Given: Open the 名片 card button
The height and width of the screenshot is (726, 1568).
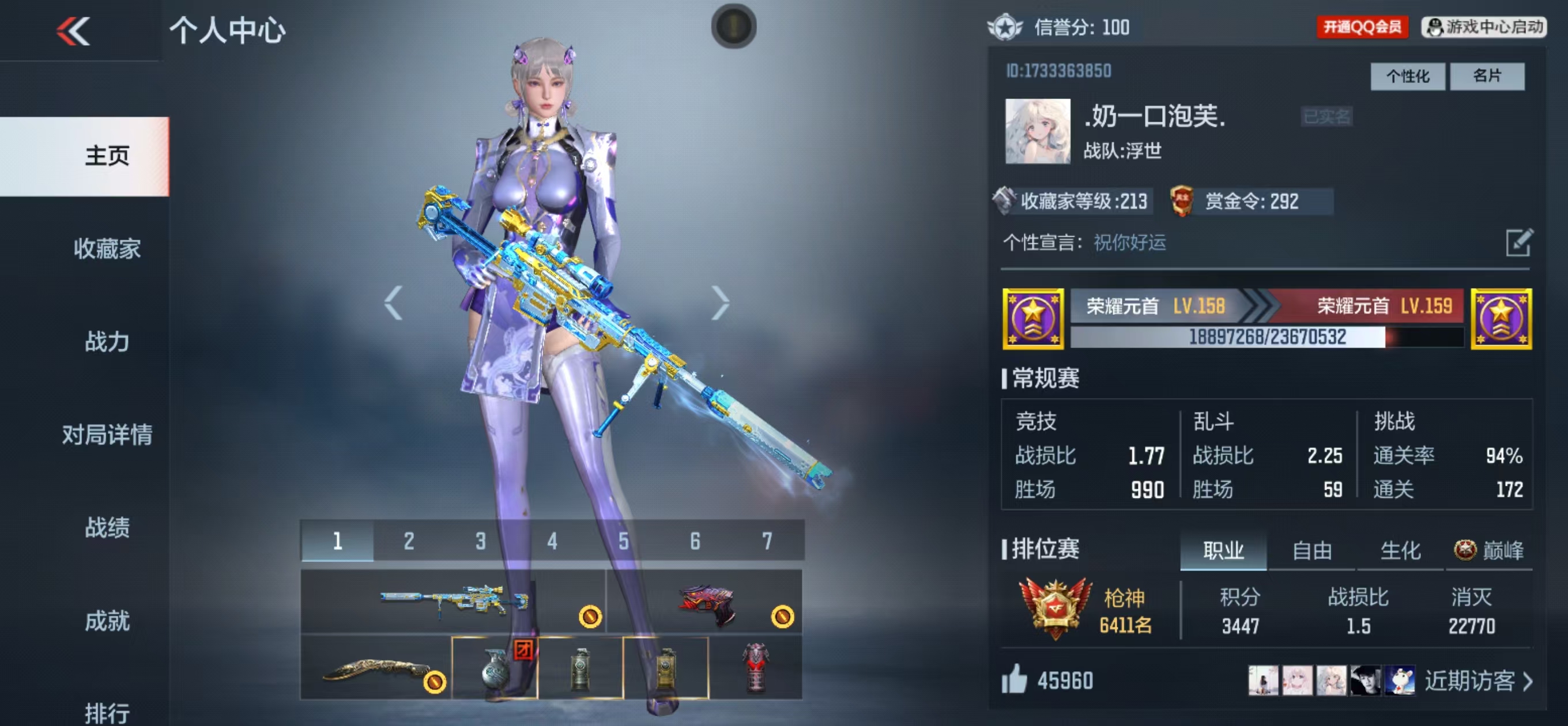Looking at the screenshot, I should tap(1487, 76).
